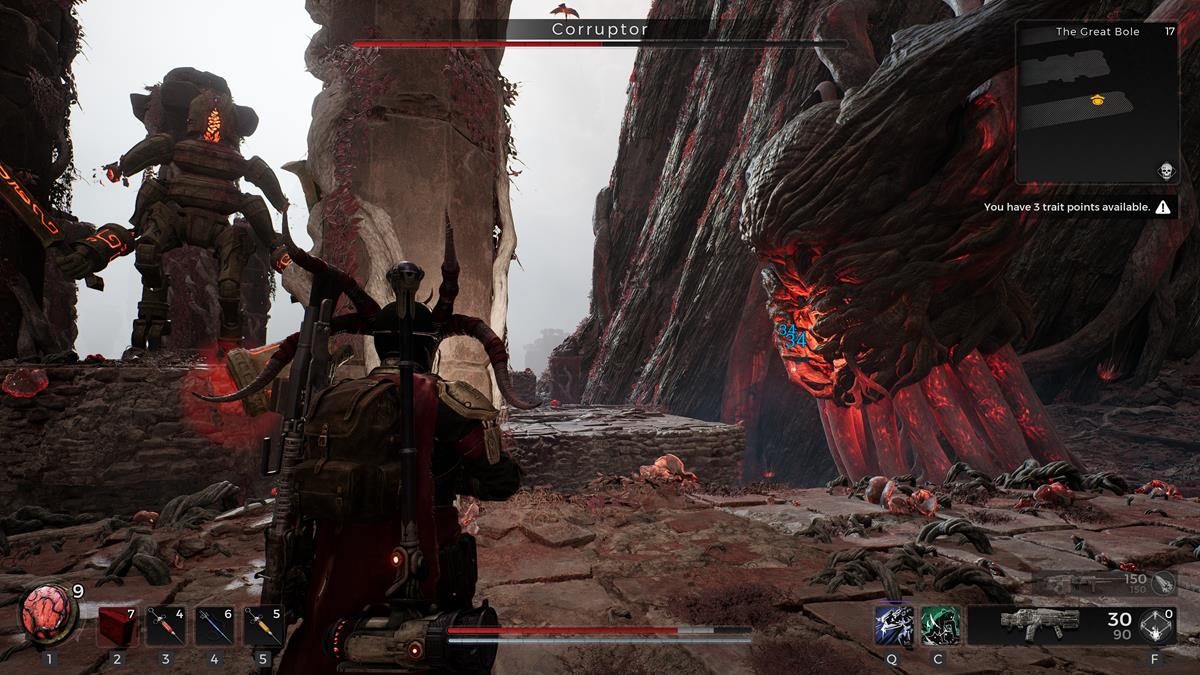
Task: Trigger the weapon mod icon beside ammo
Action: pos(1158,625)
